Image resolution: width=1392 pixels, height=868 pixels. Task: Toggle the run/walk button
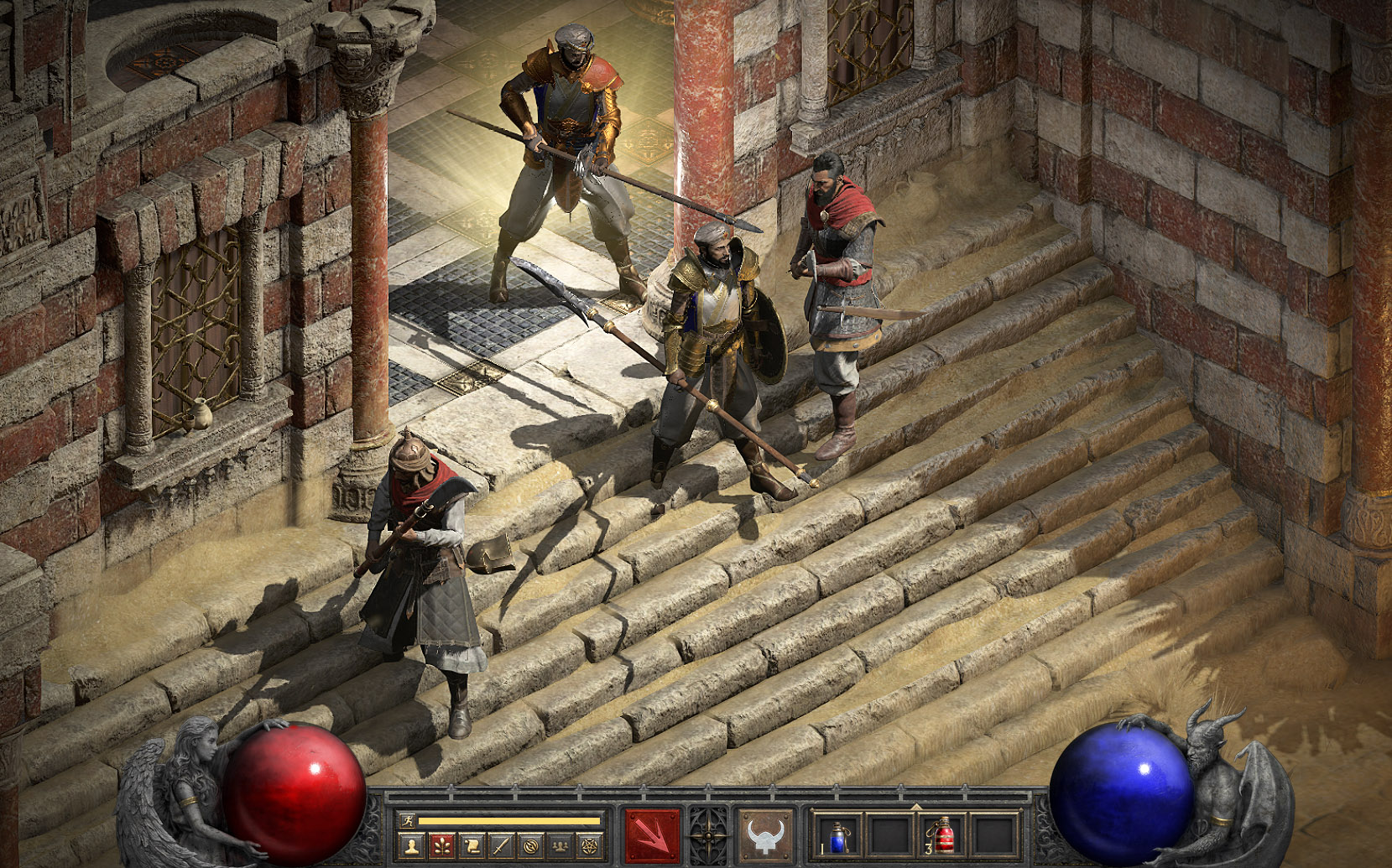(407, 821)
